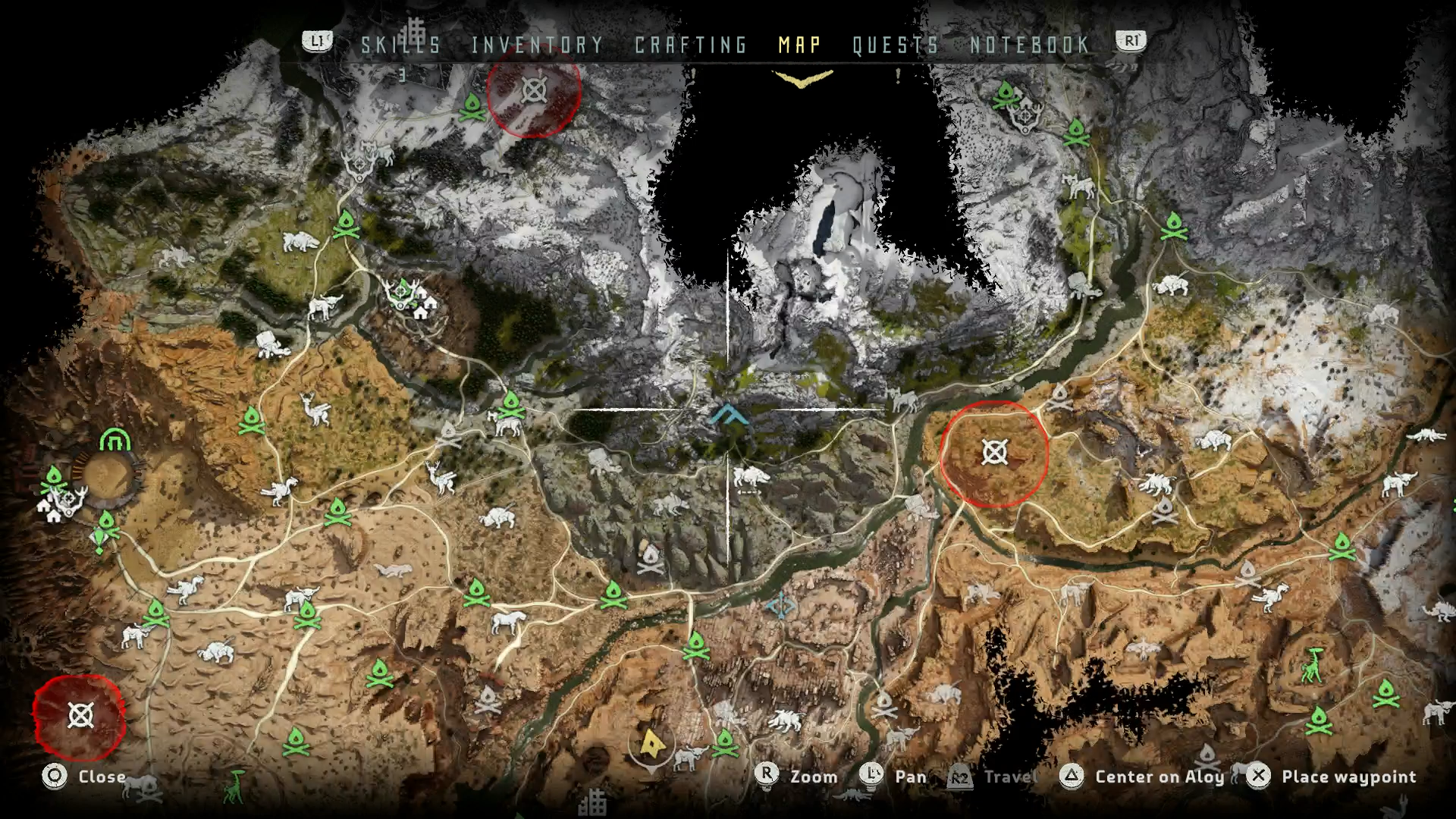Switch to the QUESTS tab
Screen dimensions: 1456x819
pos(895,44)
